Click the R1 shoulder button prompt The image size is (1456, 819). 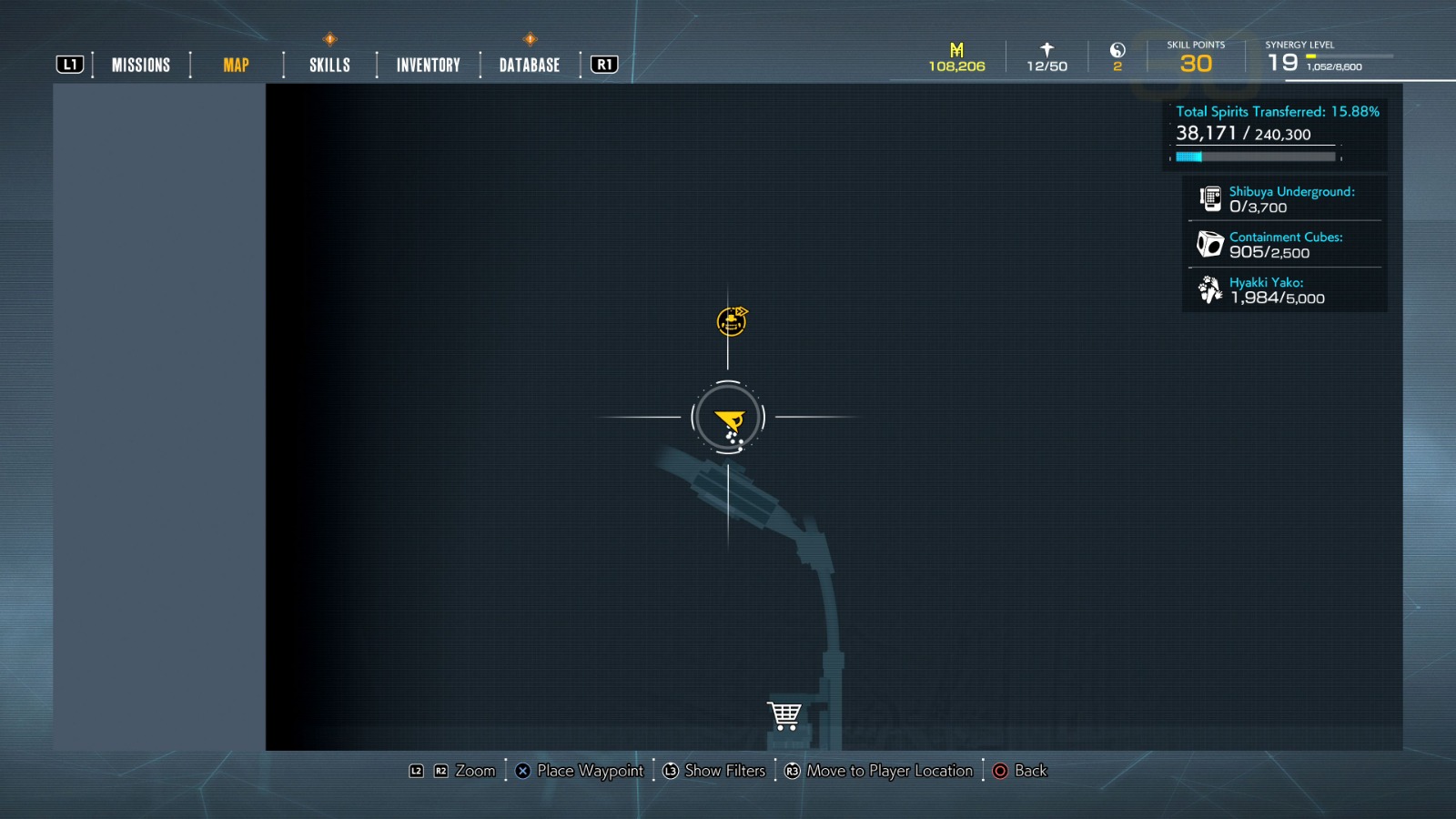603,64
